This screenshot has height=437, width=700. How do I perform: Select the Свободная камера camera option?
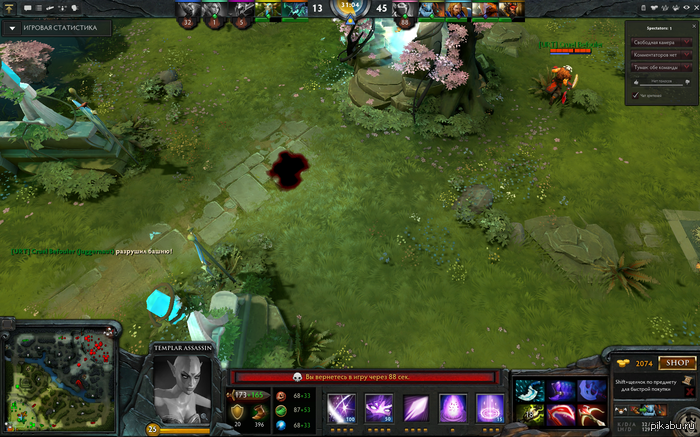[x=660, y=43]
